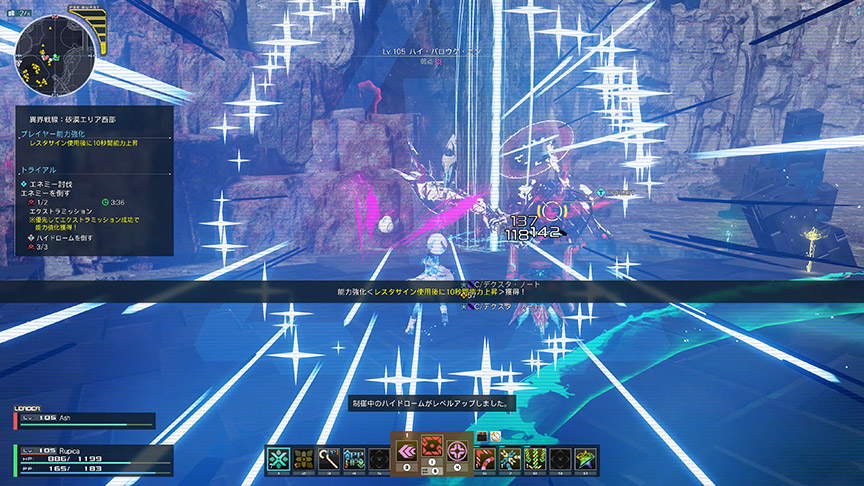
Task: Activate the yellow flower skill icon
Action: (x=303, y=458)
